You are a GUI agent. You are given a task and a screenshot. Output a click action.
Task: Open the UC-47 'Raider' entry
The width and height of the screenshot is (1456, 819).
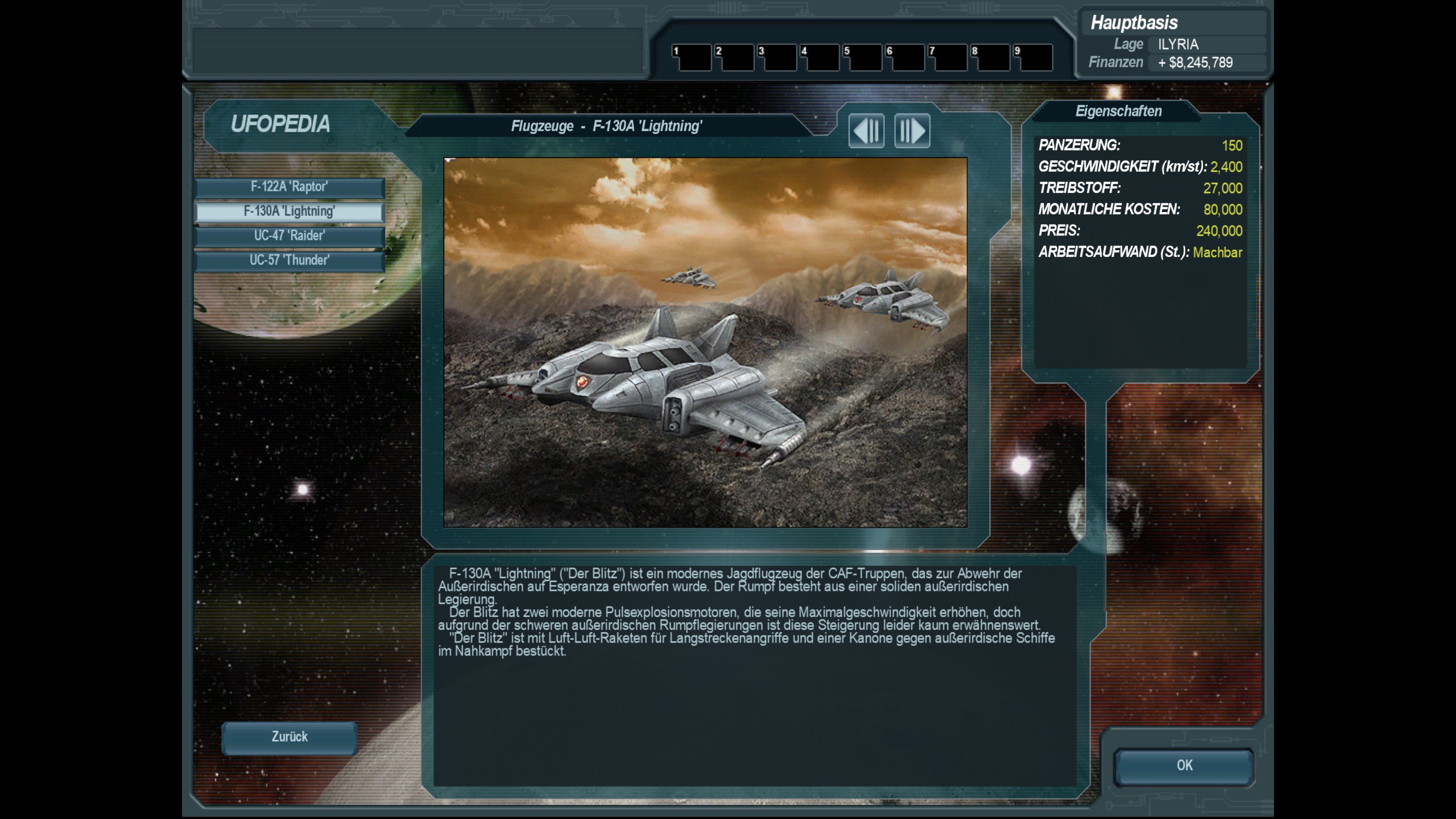(x=289, y=236)
